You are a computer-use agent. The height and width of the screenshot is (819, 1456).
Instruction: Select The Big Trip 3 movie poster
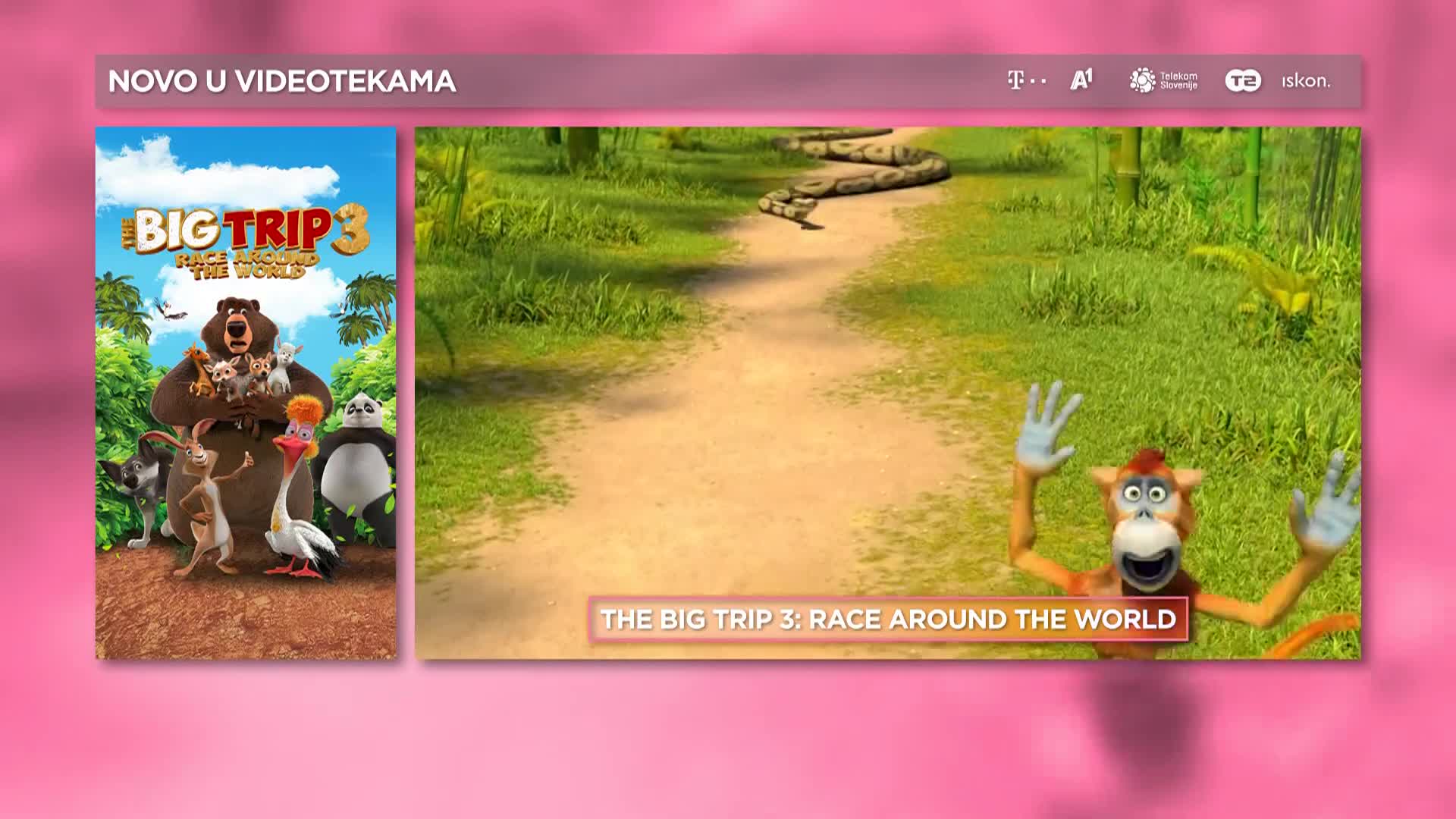pos(245,392)
